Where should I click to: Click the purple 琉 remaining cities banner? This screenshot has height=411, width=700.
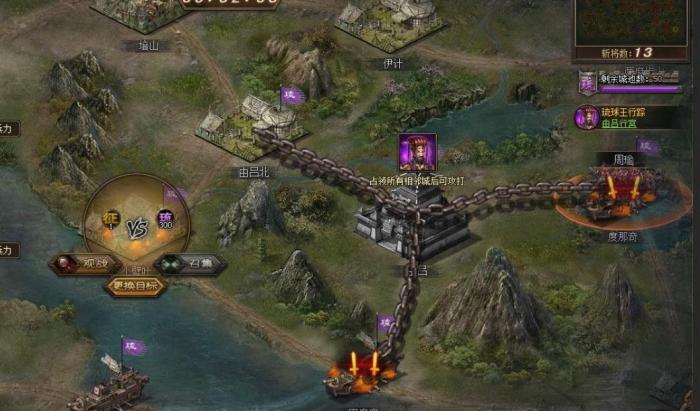click(586, 83)
